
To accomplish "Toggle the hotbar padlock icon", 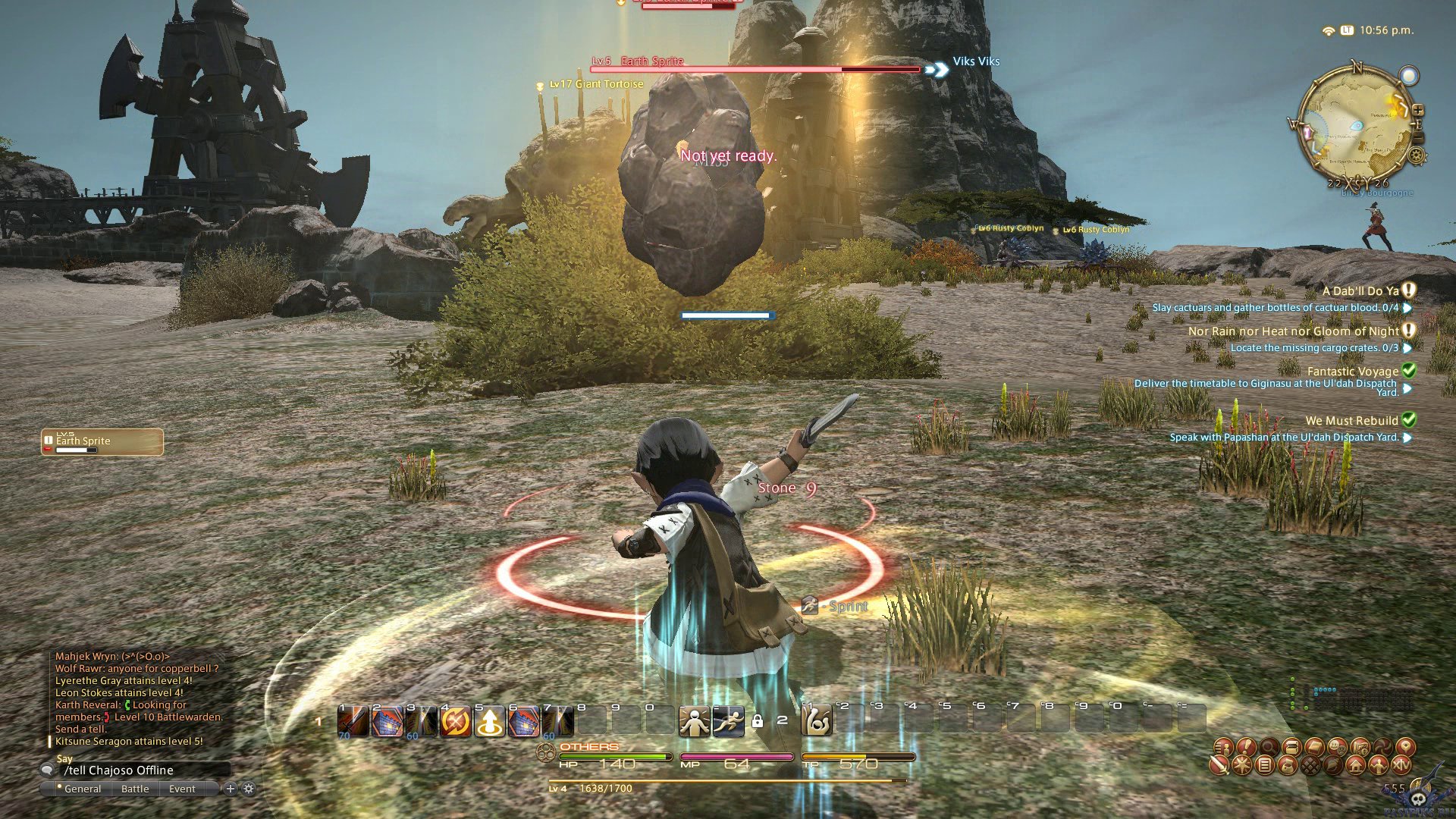I will click(757, 721).
